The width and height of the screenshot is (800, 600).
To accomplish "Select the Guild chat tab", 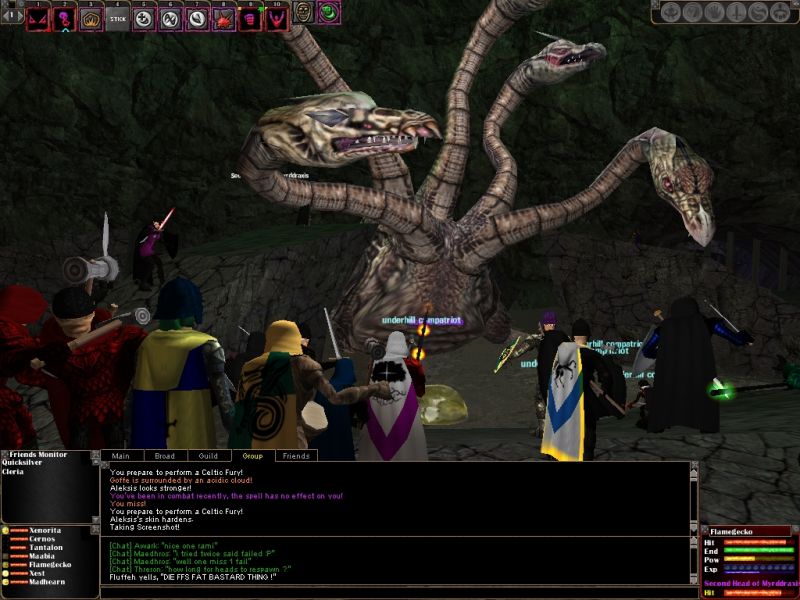I will click(x=208, y=456).
